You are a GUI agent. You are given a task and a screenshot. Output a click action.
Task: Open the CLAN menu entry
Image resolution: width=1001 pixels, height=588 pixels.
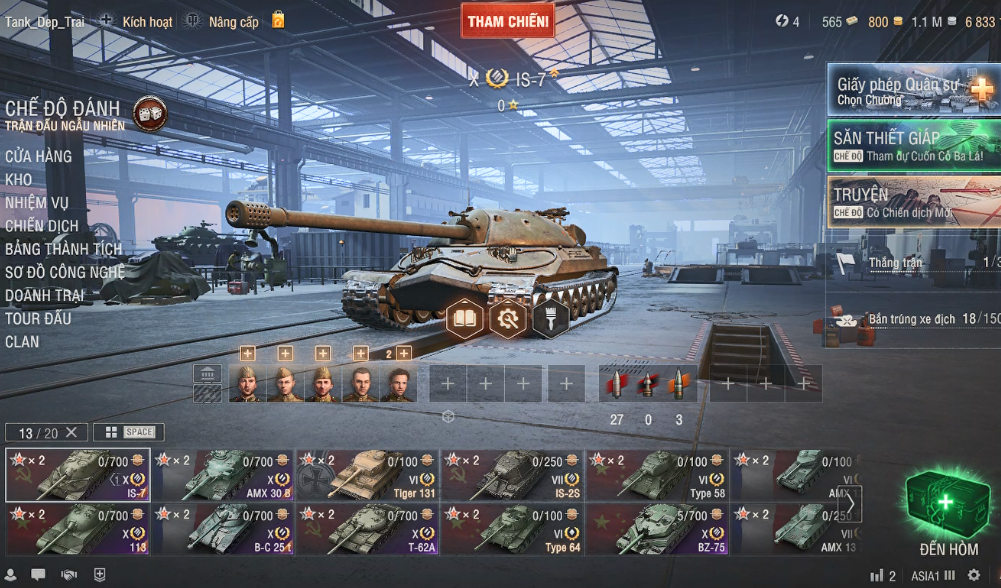(x=22, y=342)
